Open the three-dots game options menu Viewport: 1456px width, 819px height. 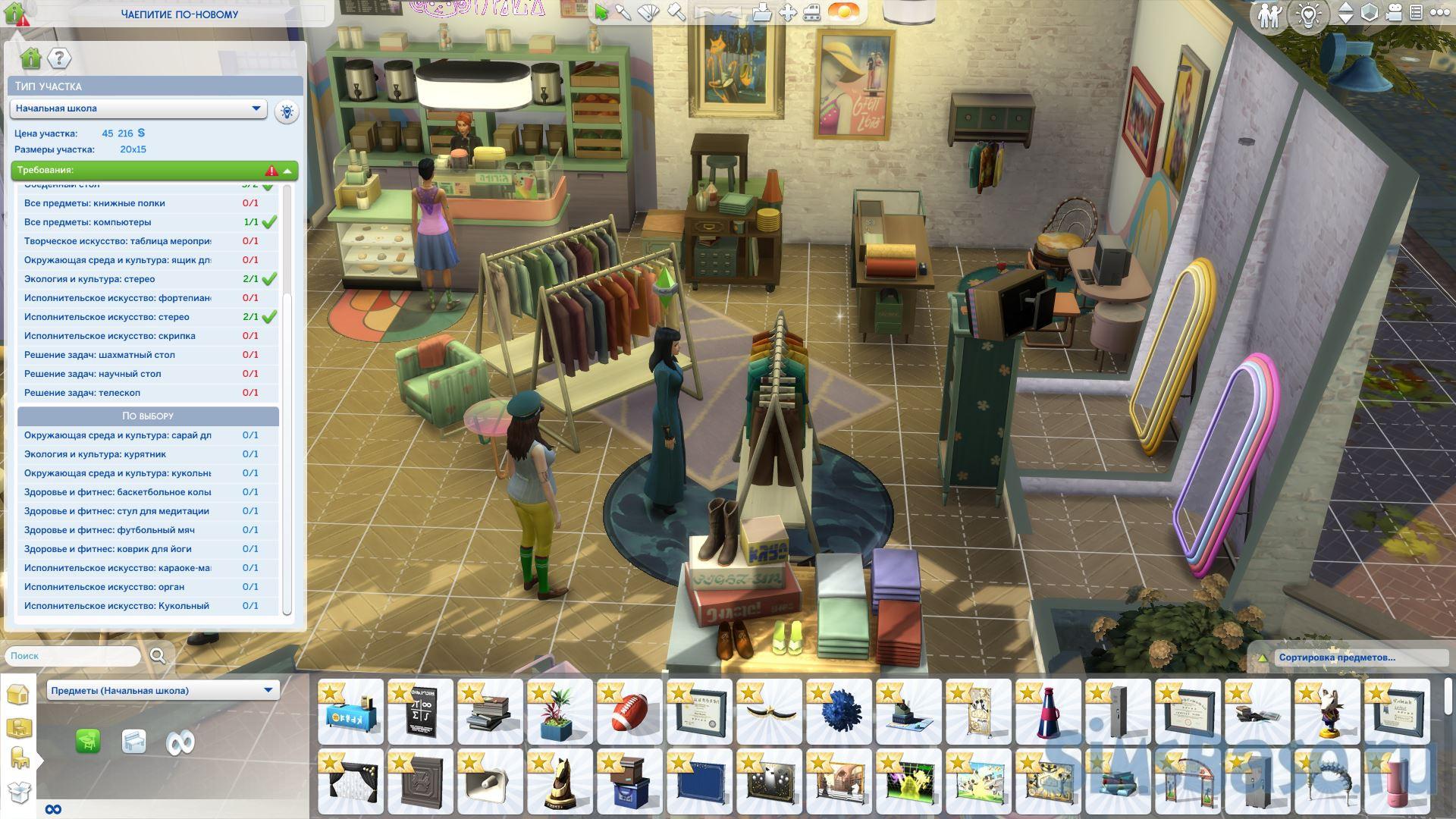[x=1439, y=13]
